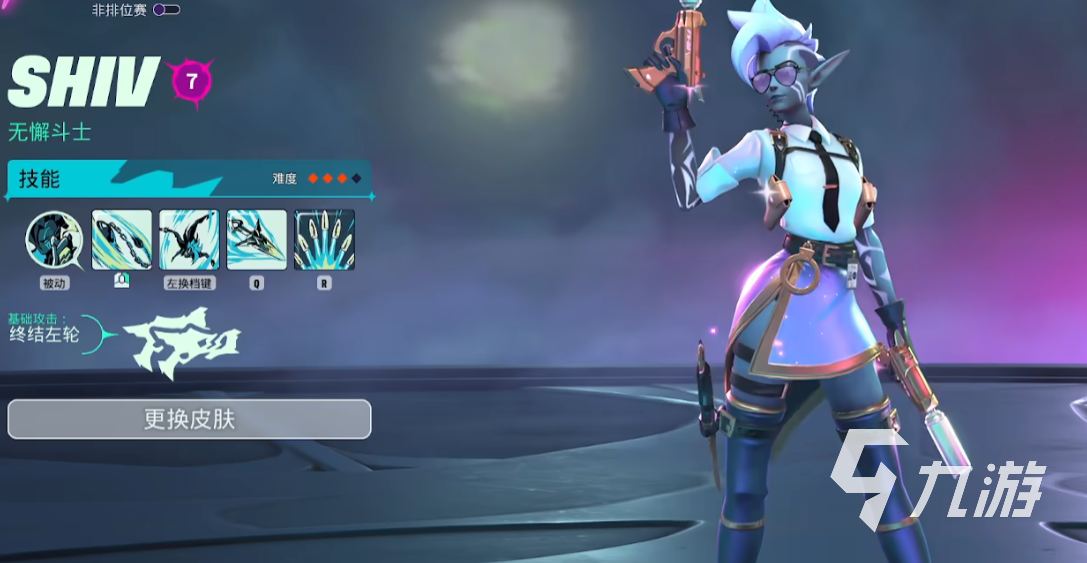Click the purple level 7 badge
Image resolution: width=1087 pixels, height=563 pixels.
(x=189, y=82)
